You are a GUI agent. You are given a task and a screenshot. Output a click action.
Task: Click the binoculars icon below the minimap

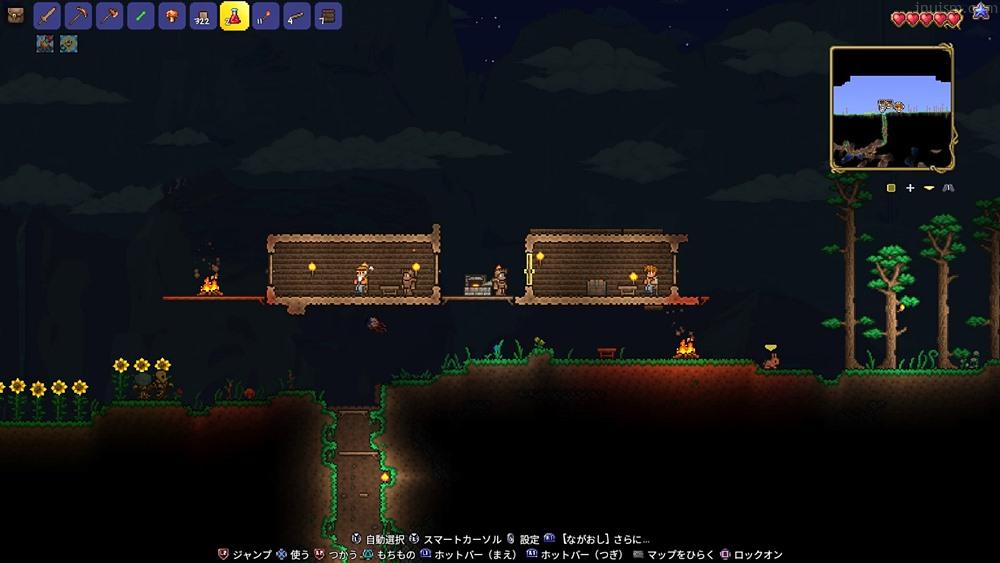[948, 188]
